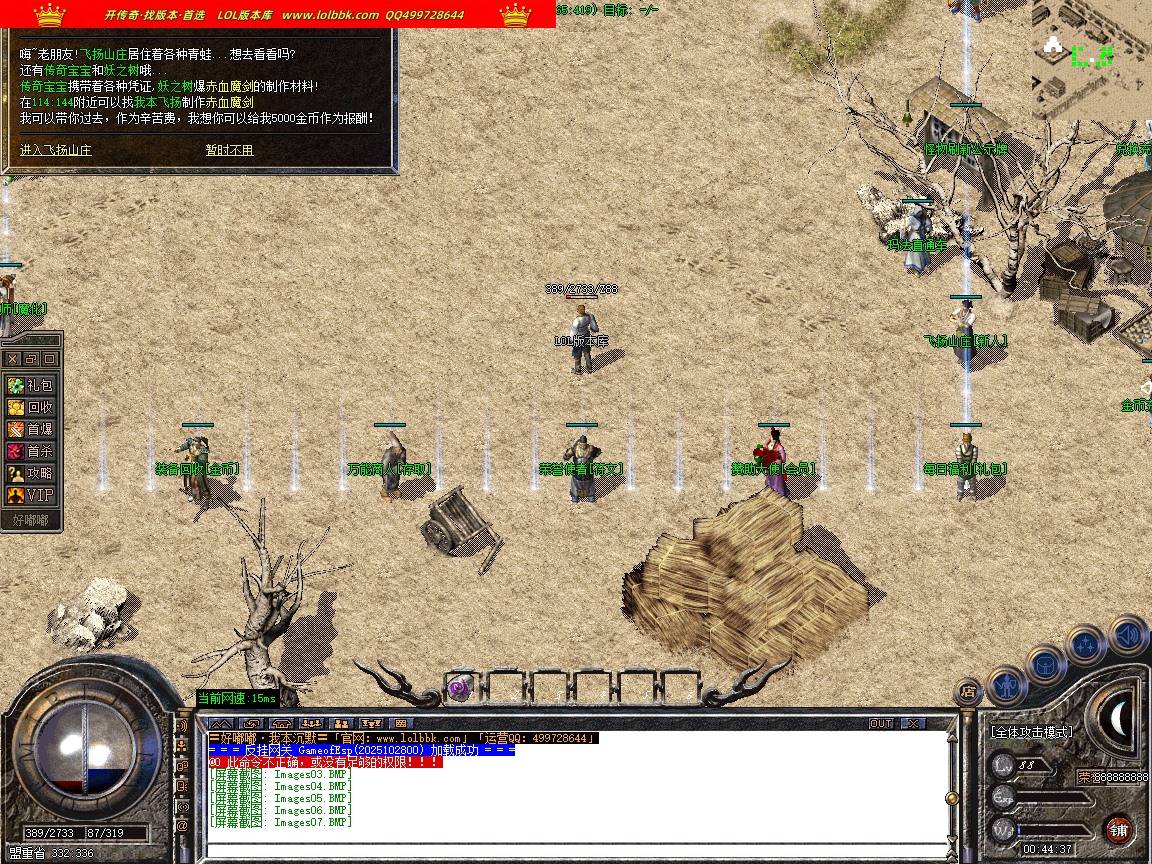Toggle sound with the speaker icon

click(x=1127, y=634)
